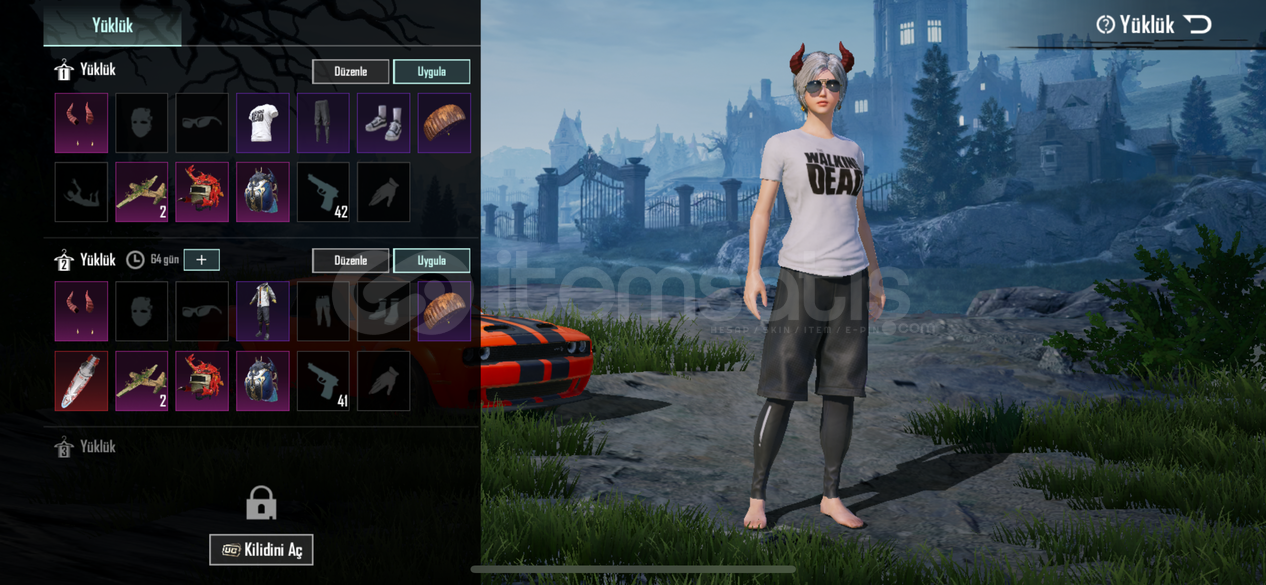
Task: Select the red horns headwear in loadout 1
Action: coord(81,123)
